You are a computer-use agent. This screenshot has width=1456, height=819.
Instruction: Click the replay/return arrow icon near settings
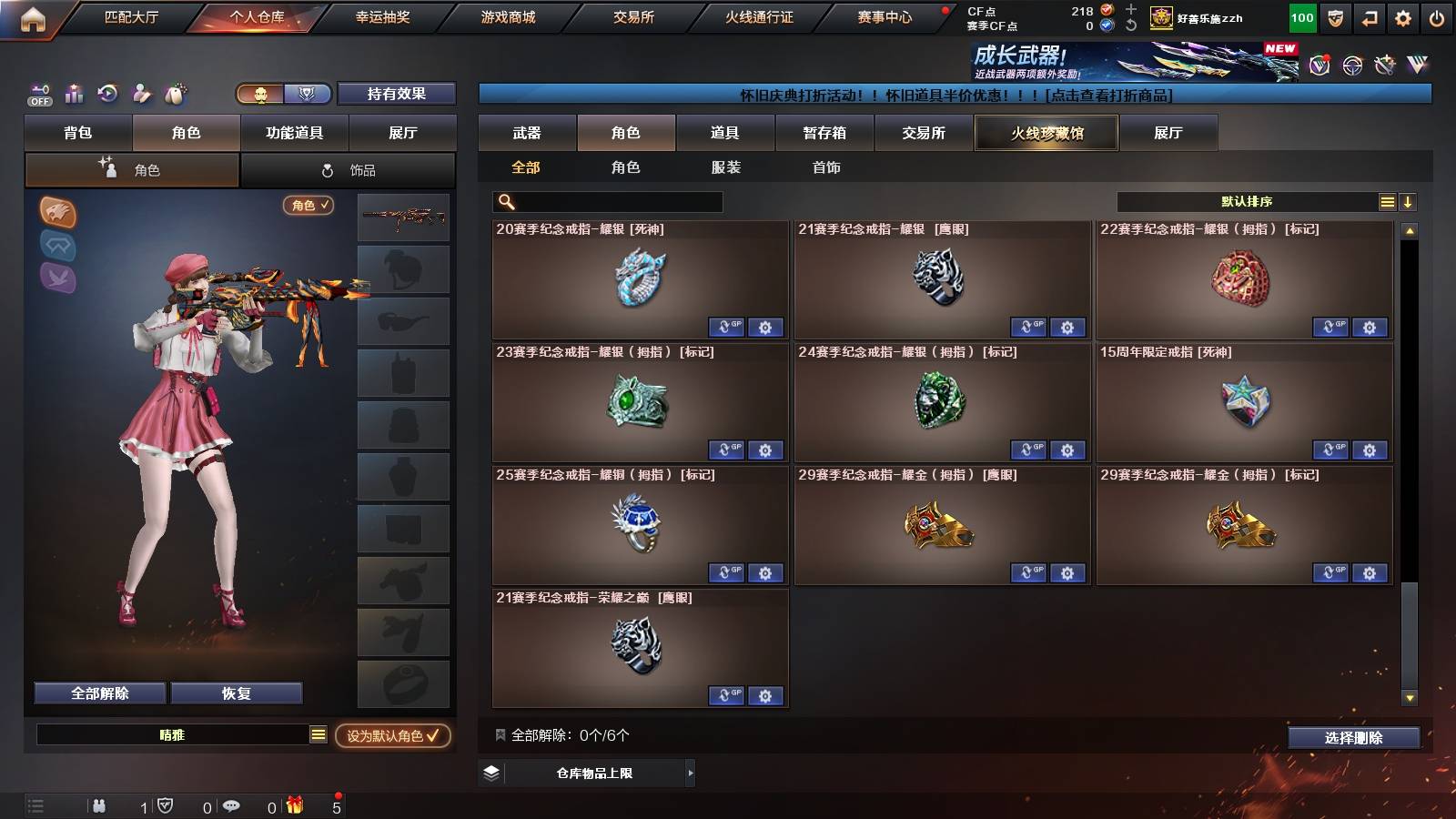coord(1369,16)
